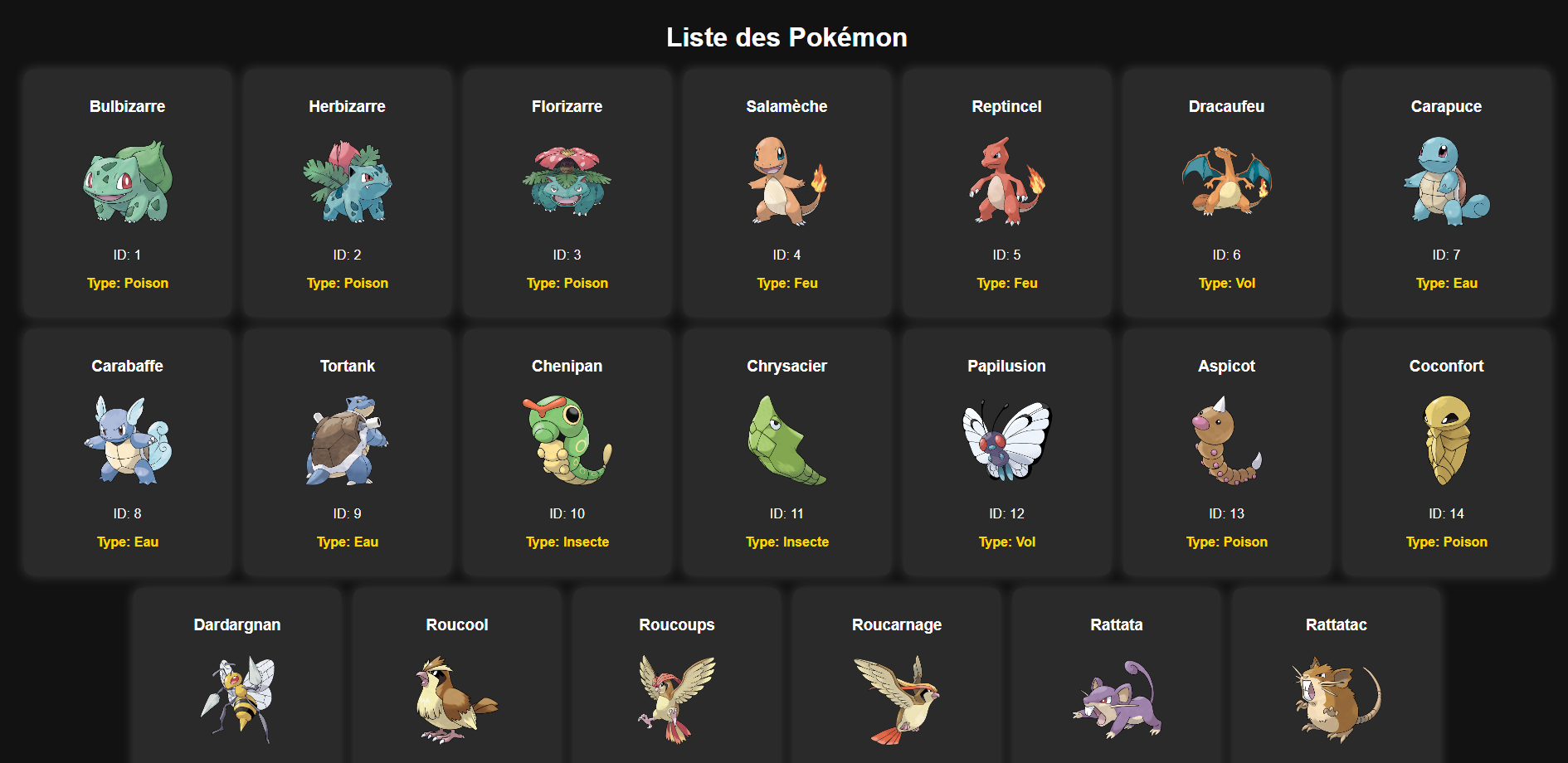Select the Herbizarre card
This screenshot has width=1568, height=763.
click(347, 194)
